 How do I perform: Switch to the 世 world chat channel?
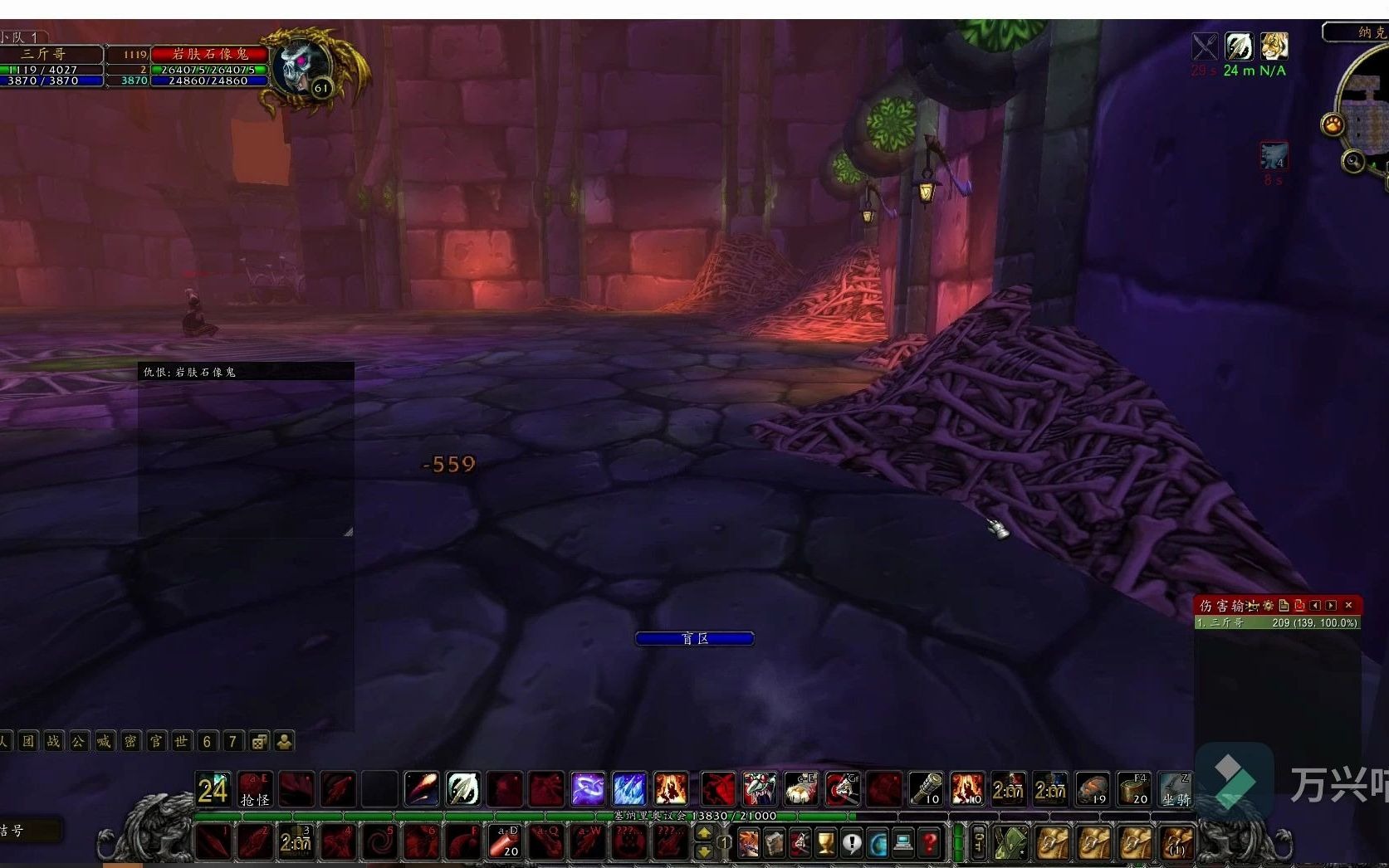pyautogui.click(x=181, y=741)
